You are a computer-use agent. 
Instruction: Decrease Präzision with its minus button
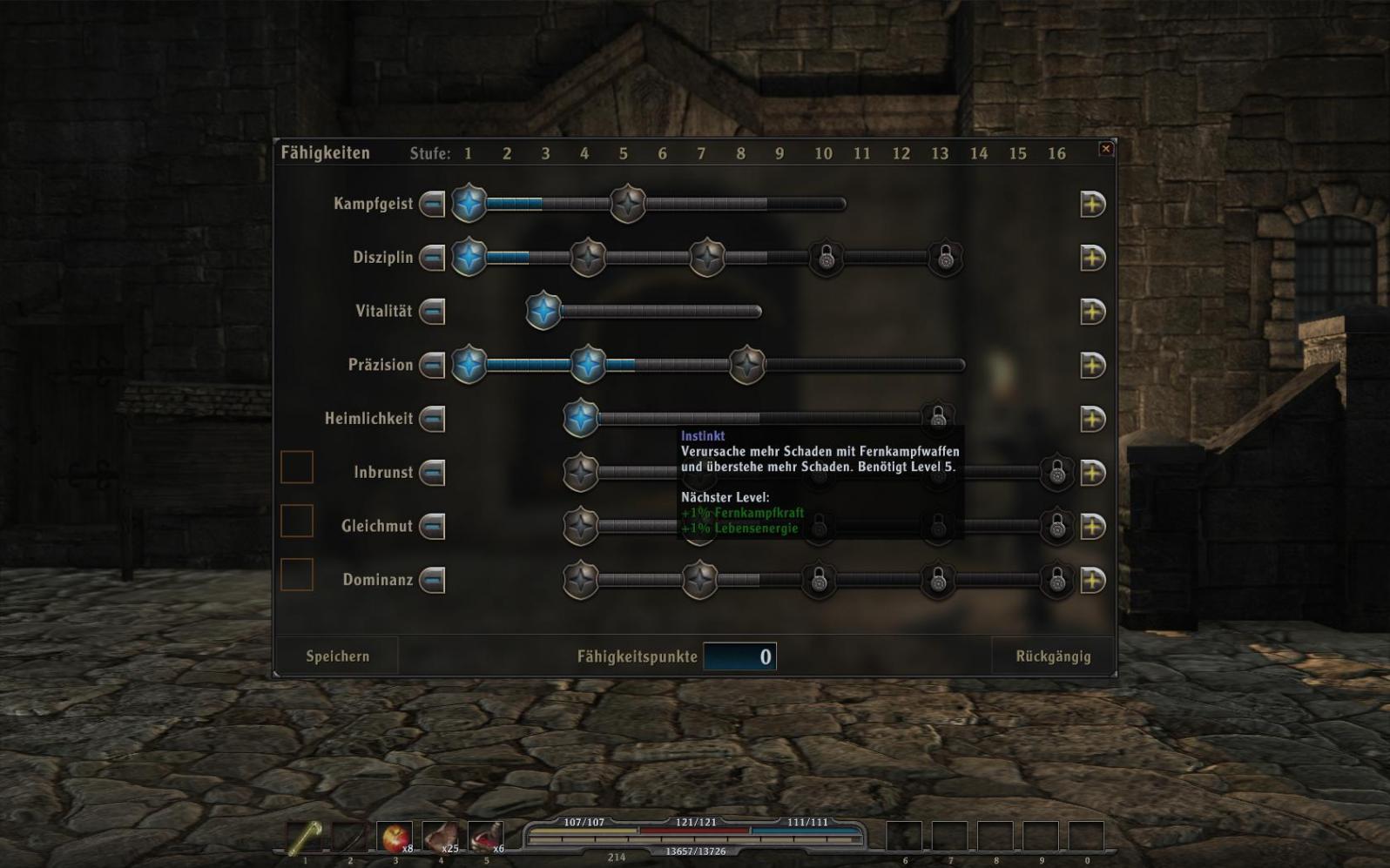click(433, 366)
